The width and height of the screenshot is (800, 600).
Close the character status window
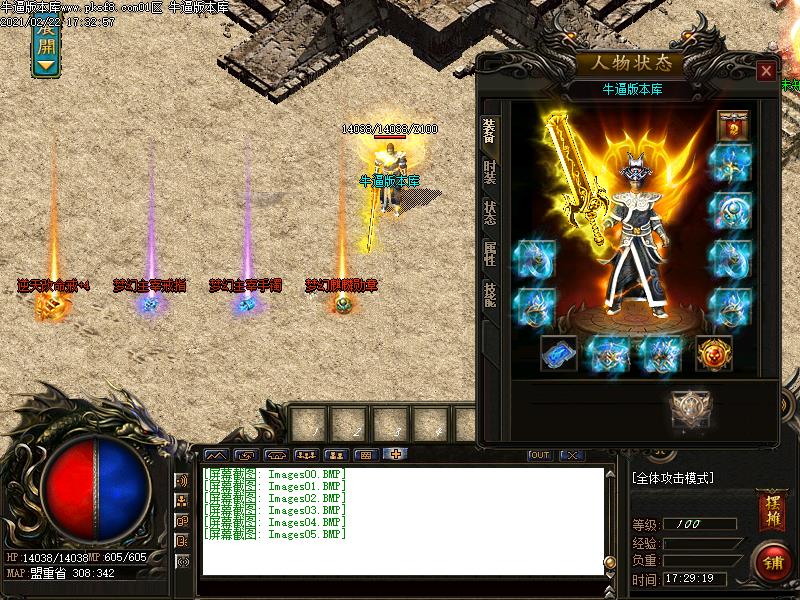(x=766, y=71)
